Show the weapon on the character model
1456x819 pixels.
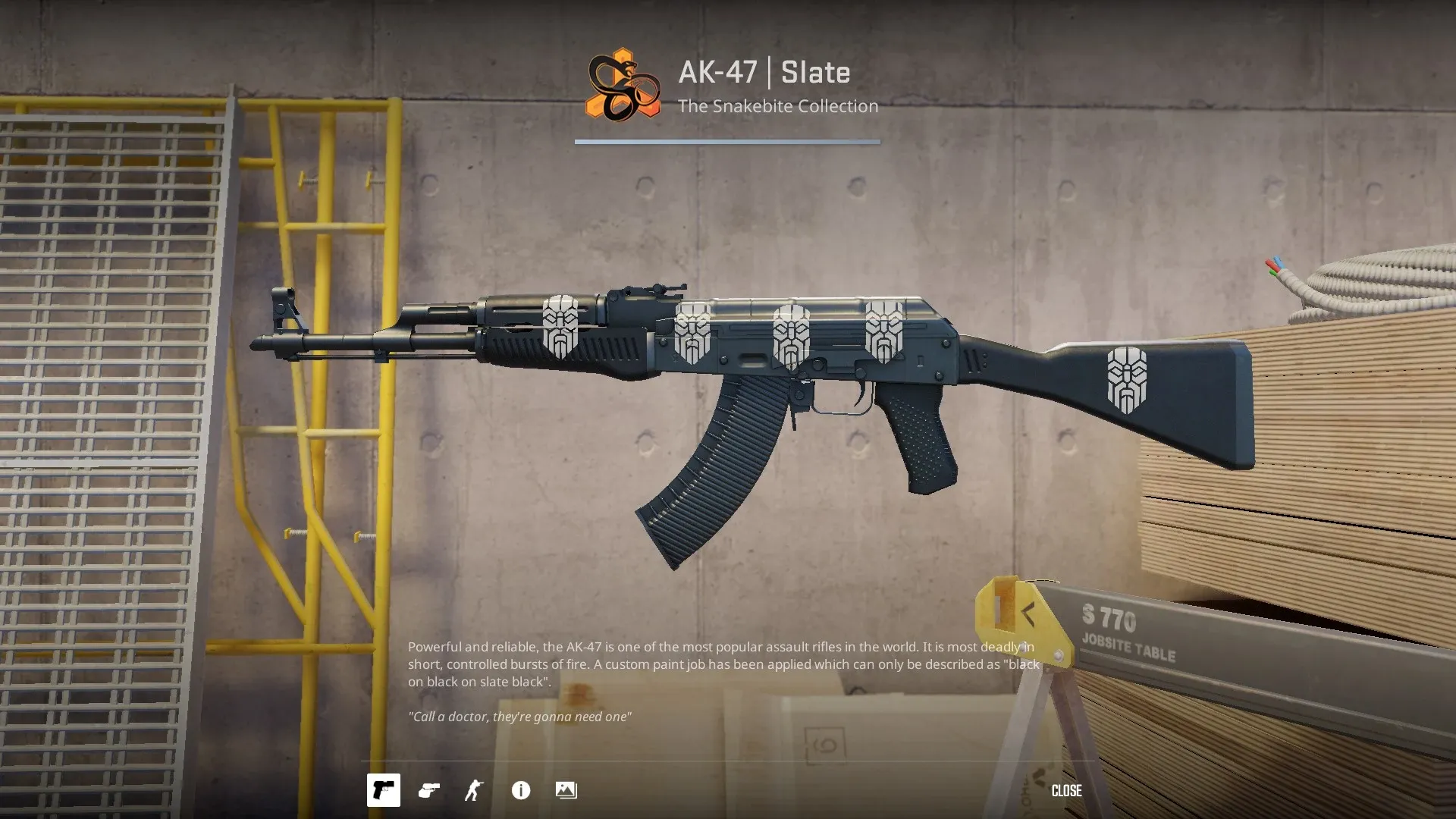(x=474, y=790)
